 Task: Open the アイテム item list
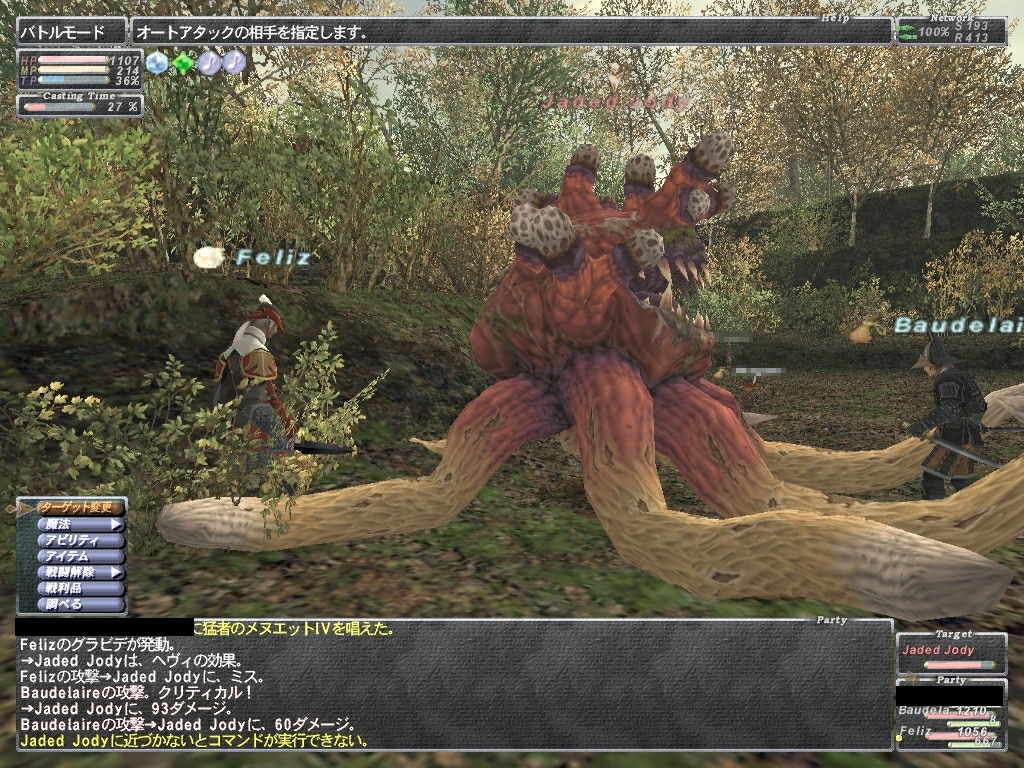[80, 556]
